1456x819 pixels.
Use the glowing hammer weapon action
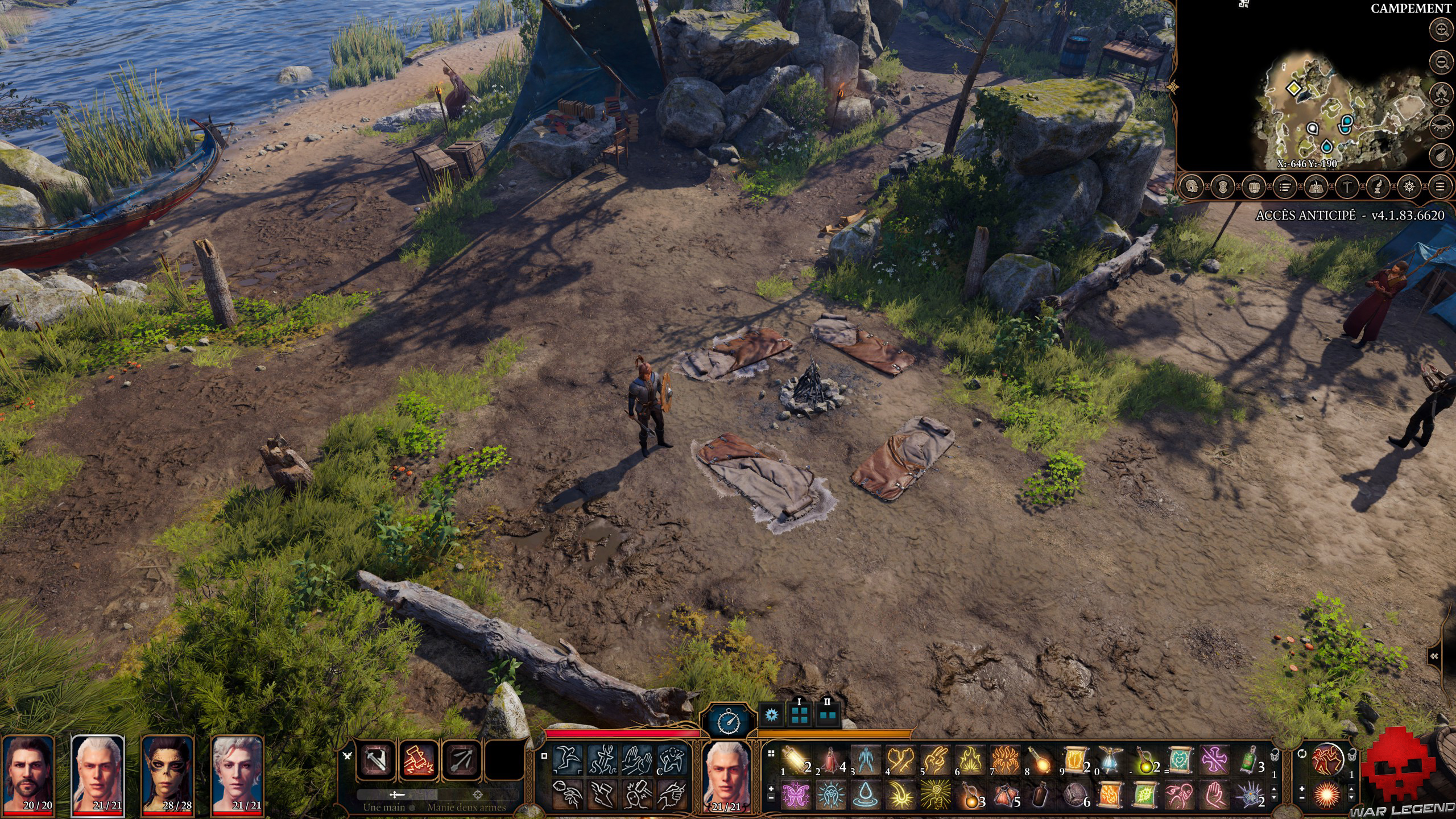point(419,759)
